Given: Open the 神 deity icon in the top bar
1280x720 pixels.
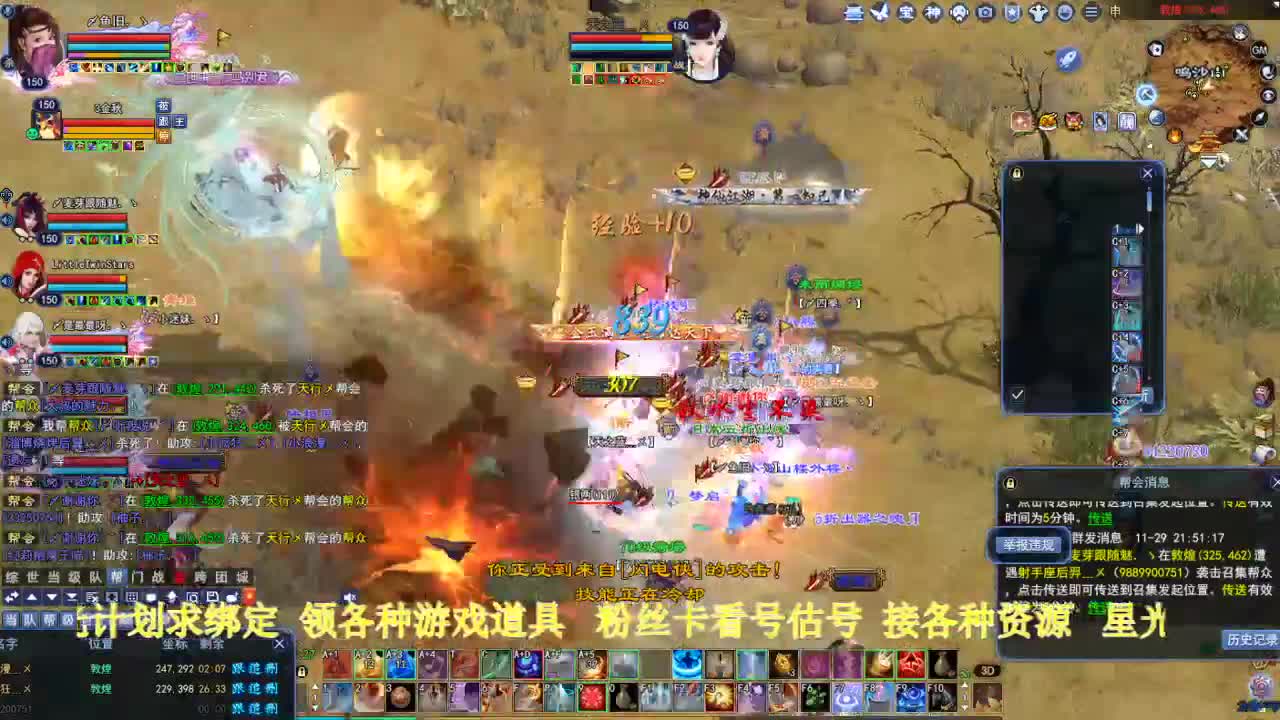Looking at the screenshot, I should (x=932, y=13).
